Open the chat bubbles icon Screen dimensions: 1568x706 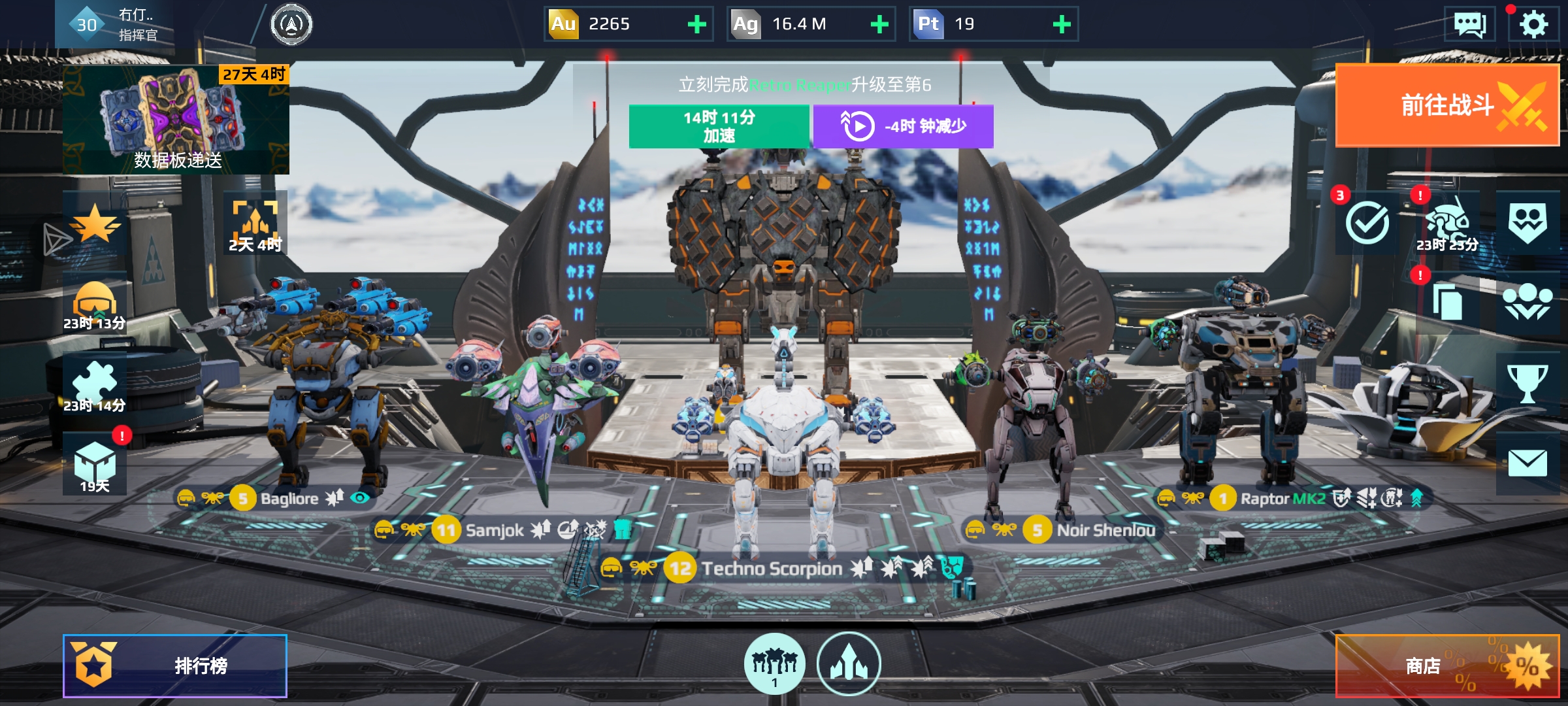1469,25
